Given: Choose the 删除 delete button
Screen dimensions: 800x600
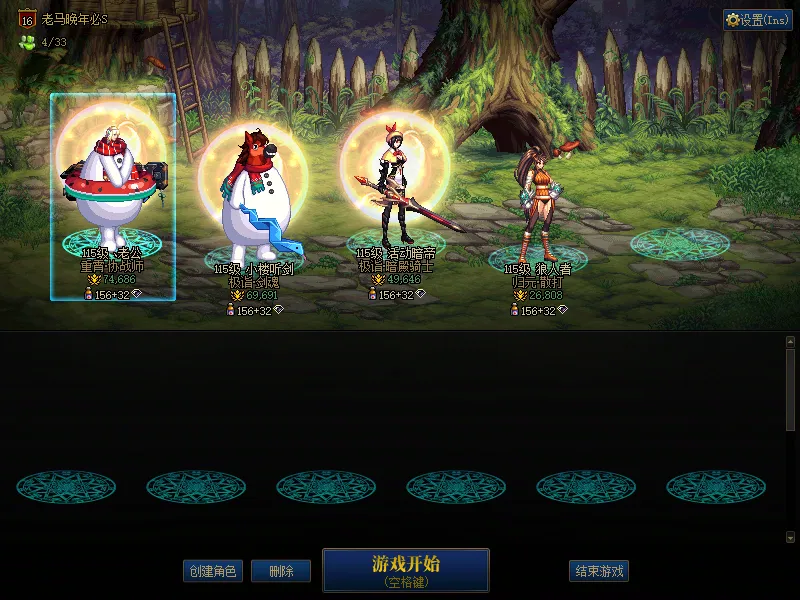Looking at the screenshot, I should 281,571.
